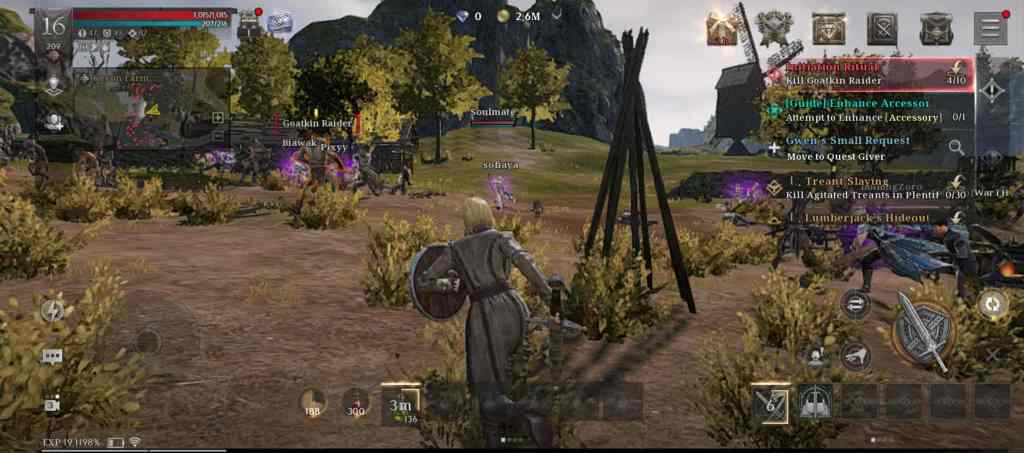Open the wreath-and-medal achievements icon

click(775, 28)
